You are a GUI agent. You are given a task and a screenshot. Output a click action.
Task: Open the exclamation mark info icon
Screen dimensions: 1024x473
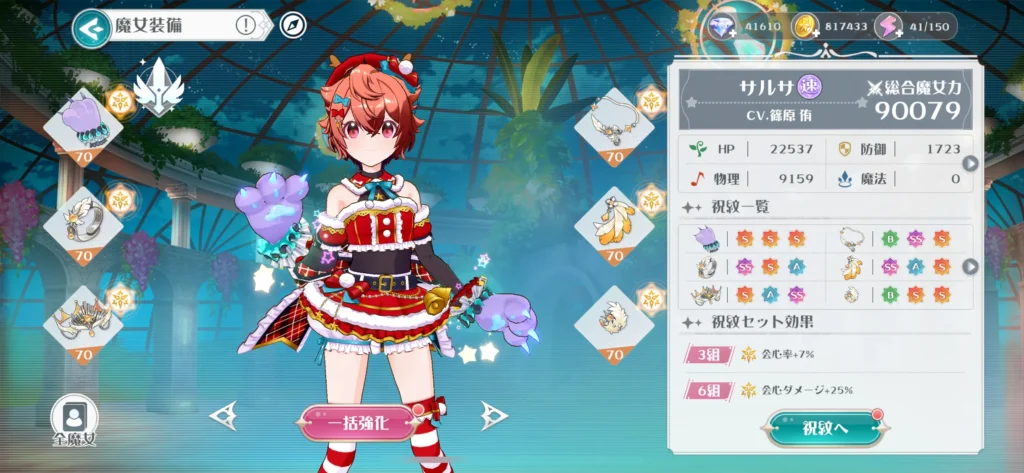tap(245, 26)
